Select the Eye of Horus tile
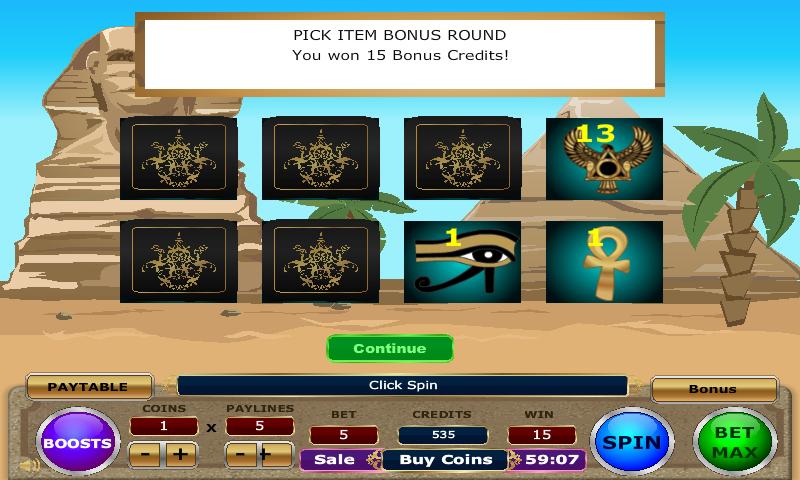The width and height of the screenshot is (800, 480). click(462, 261)
